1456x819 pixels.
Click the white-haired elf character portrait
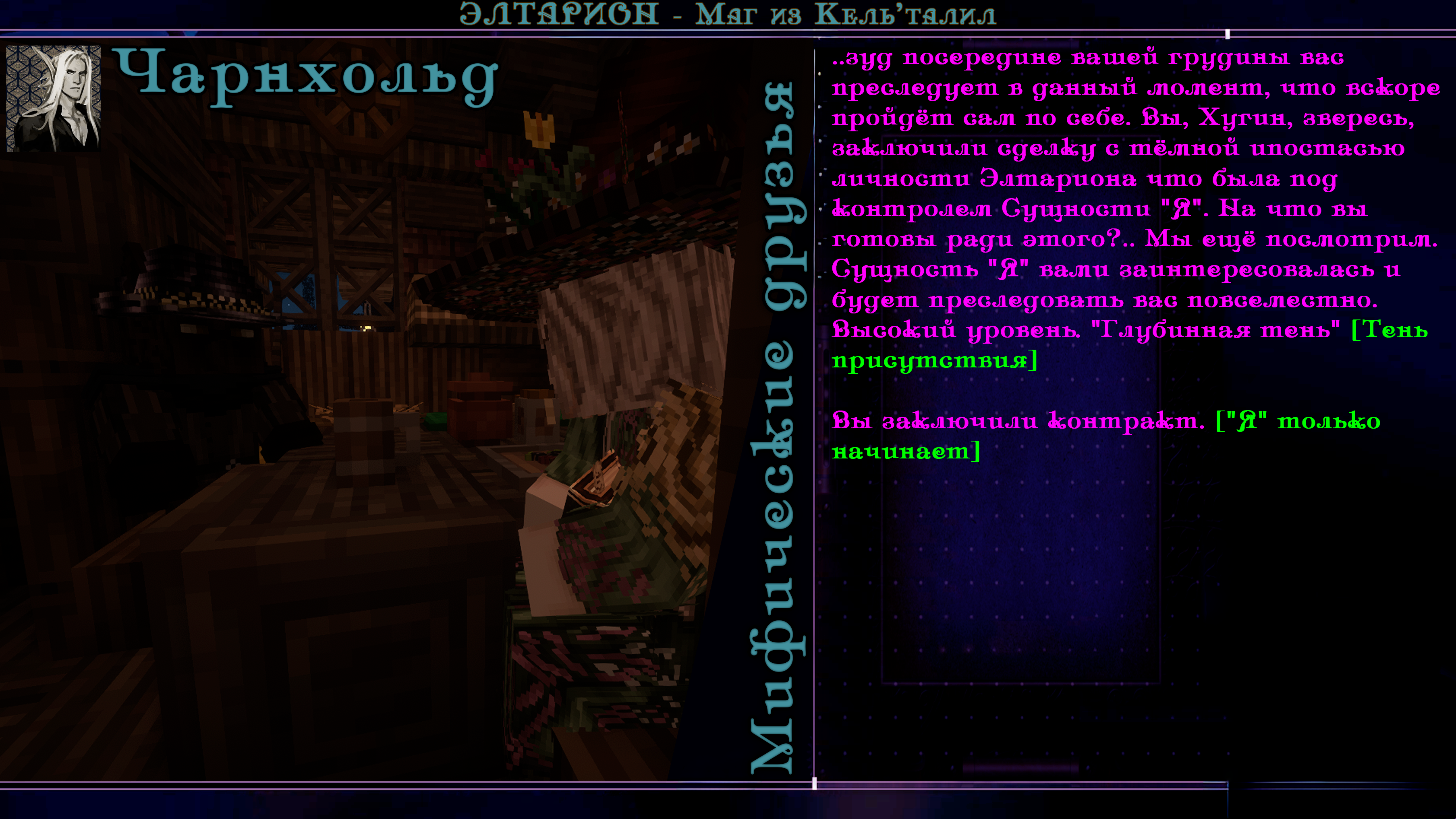[53, 98]
